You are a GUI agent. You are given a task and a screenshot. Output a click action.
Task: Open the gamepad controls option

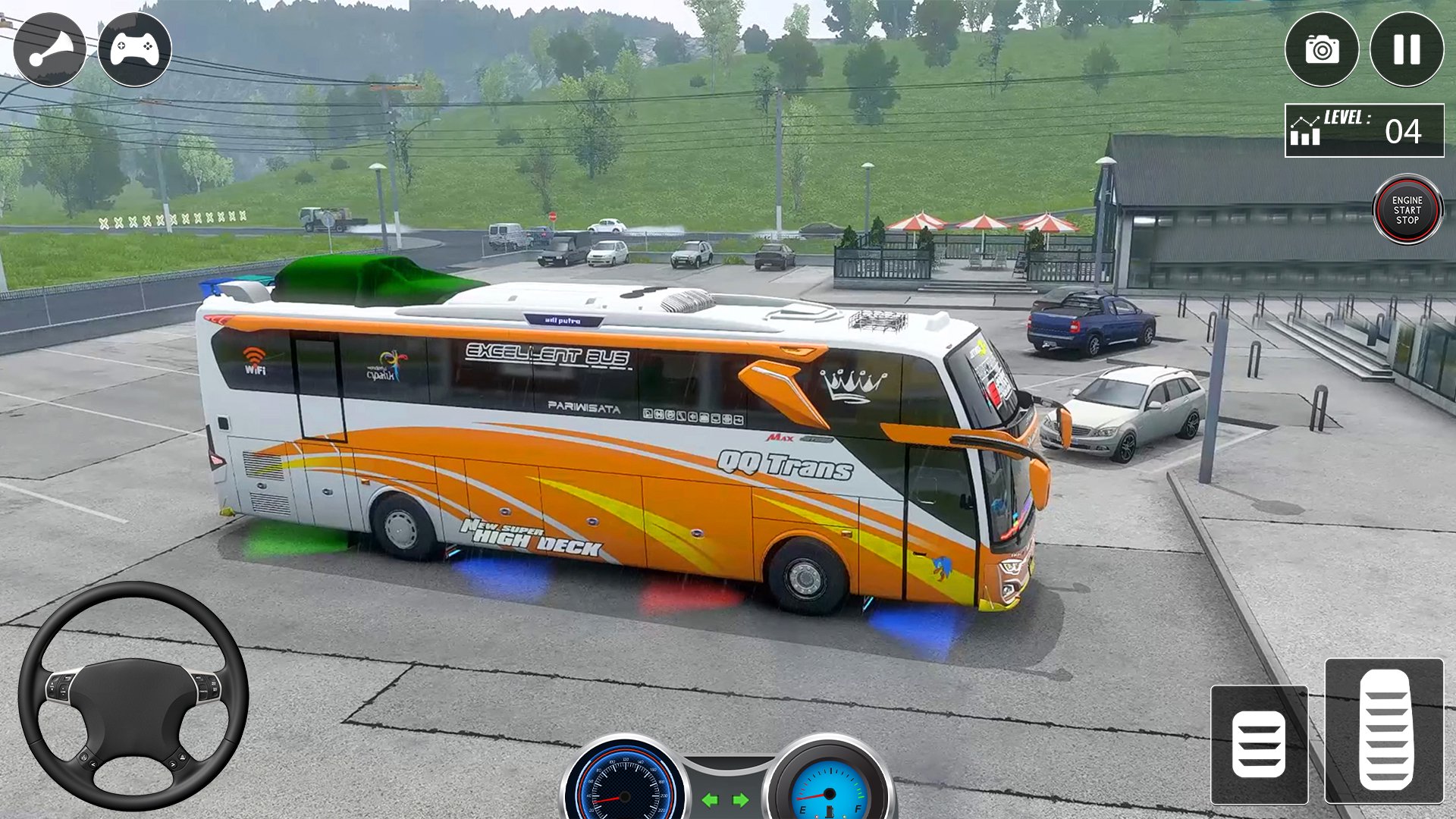(135, 50)
